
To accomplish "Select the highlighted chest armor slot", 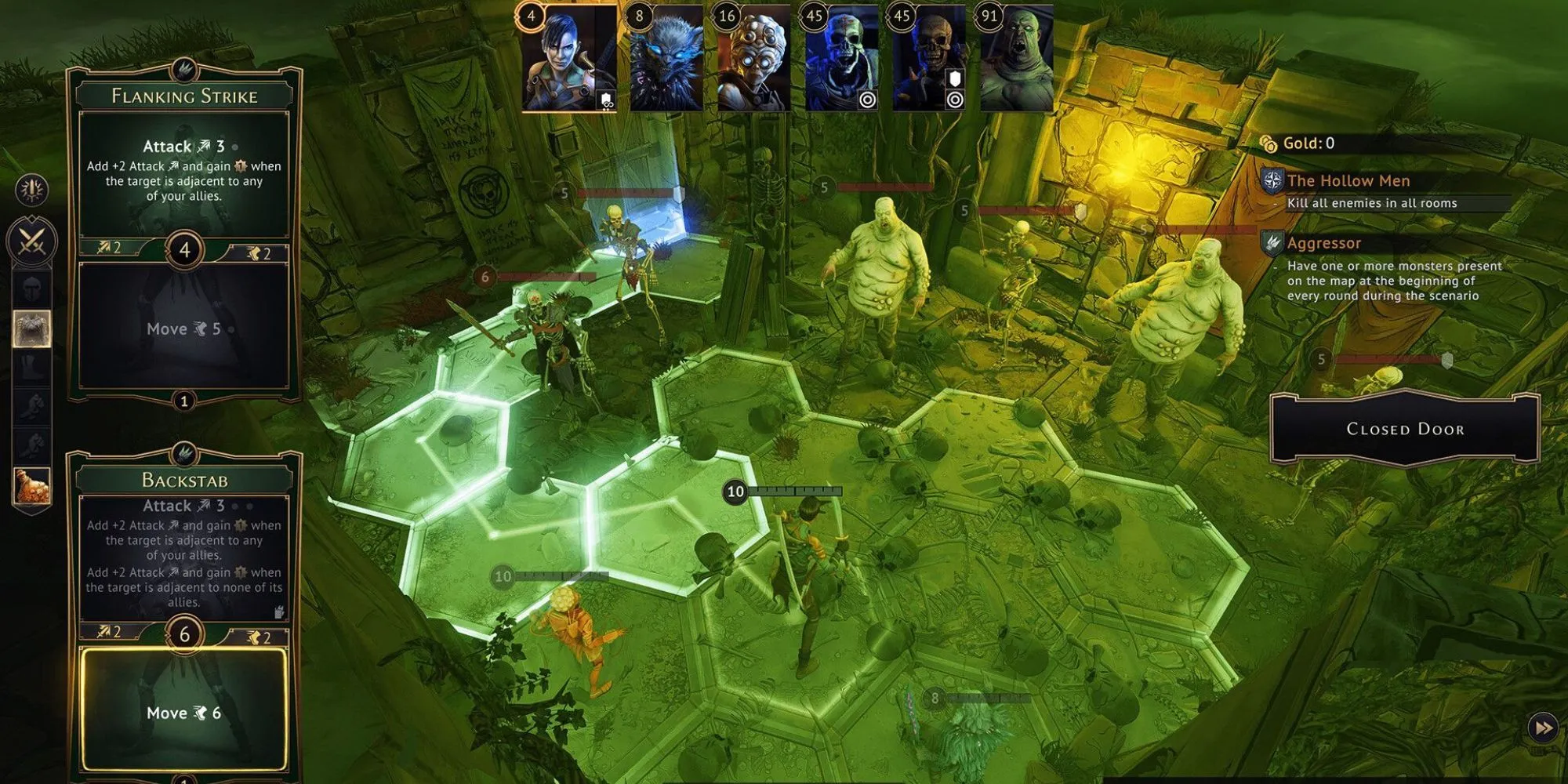I will tap(30, 327).
